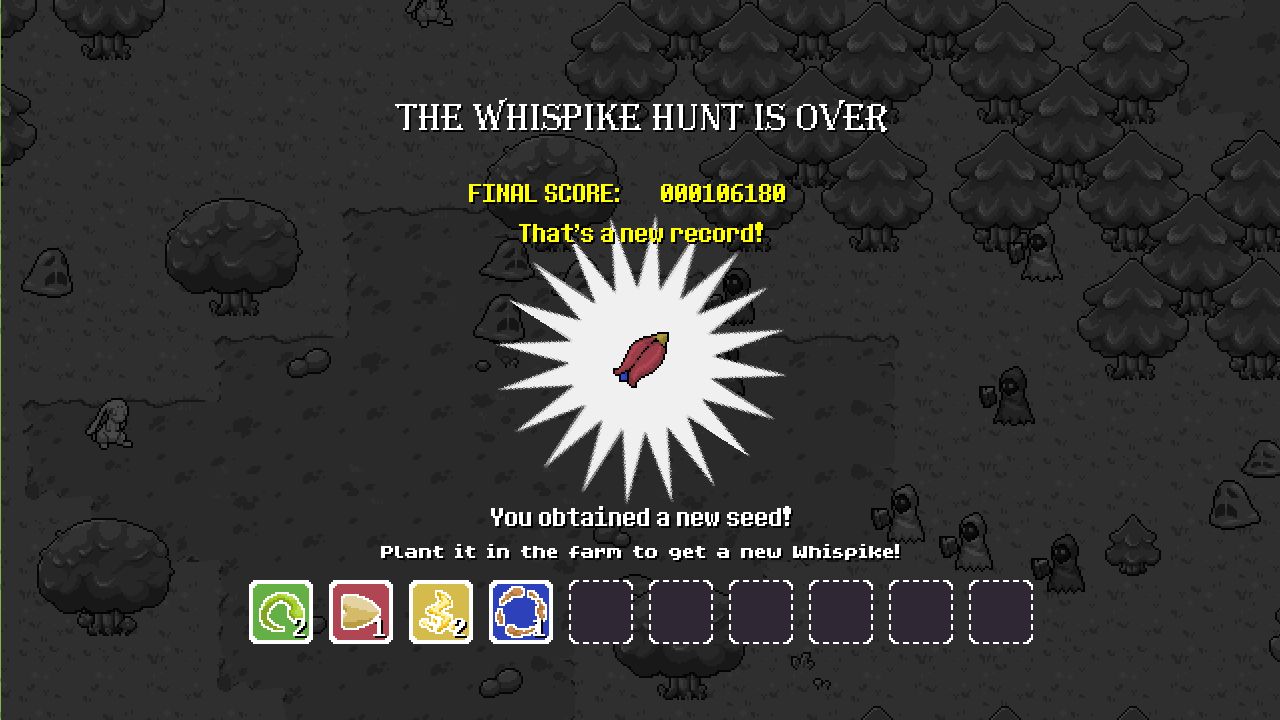1280x720 pixels.
Task: Click the new Whispike seed in the starburst
Action: 643,360
